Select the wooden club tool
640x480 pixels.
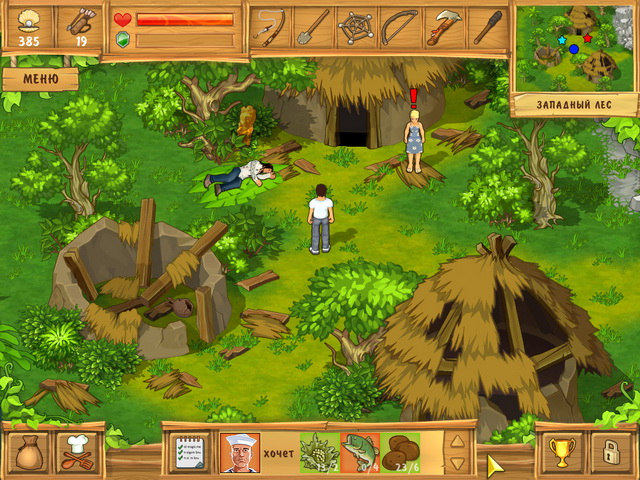pos(487,26)
